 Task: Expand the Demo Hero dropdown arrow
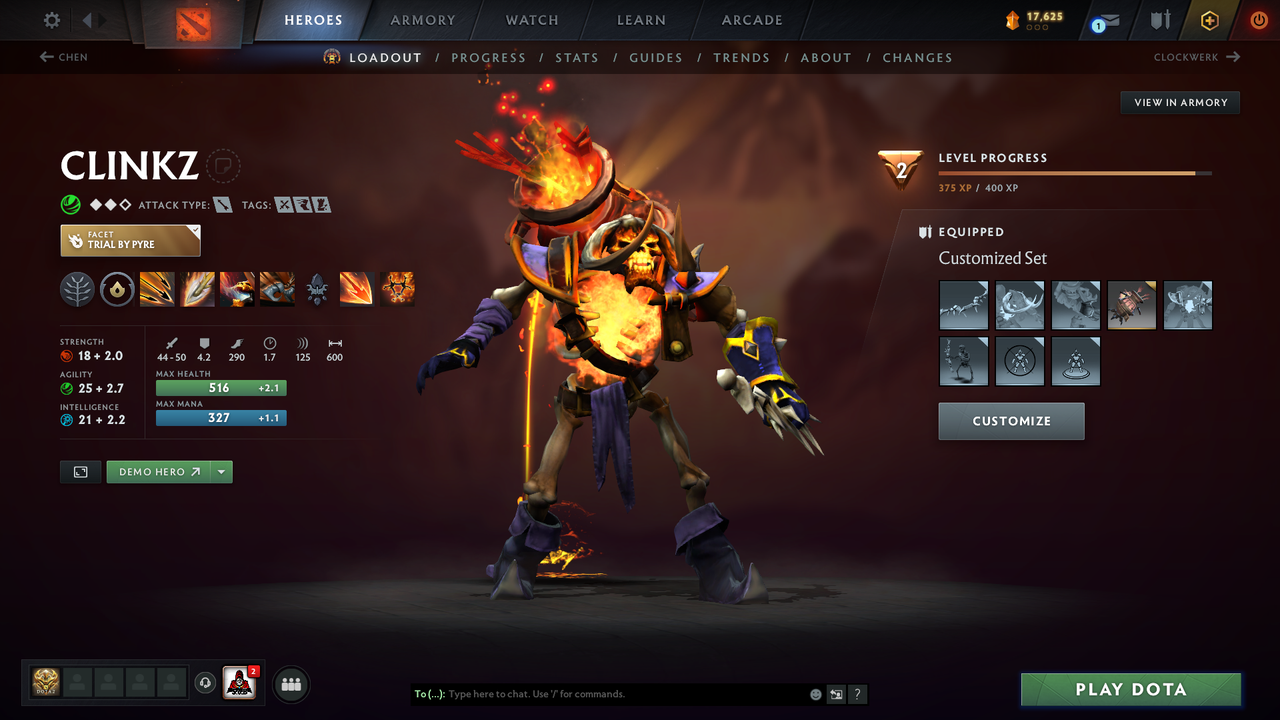220,471
